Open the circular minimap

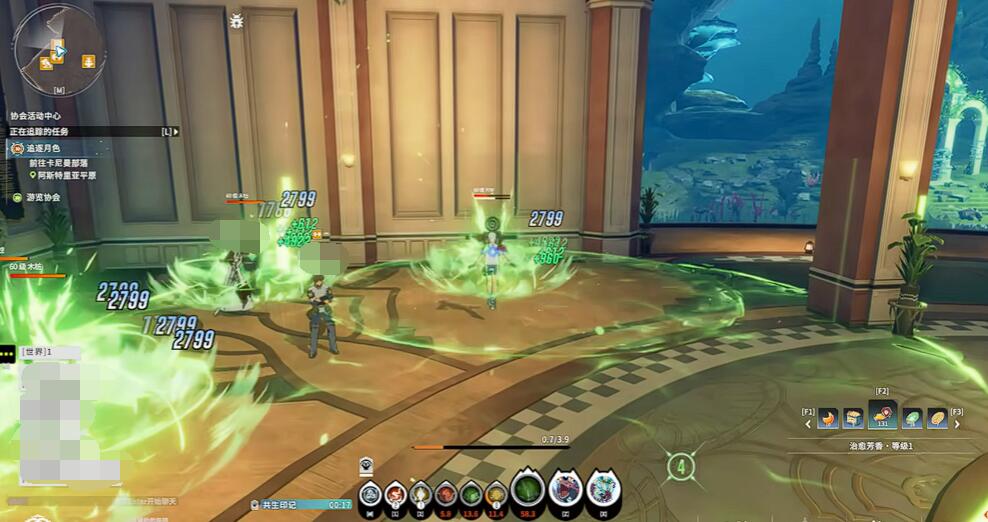coord(58,48)
